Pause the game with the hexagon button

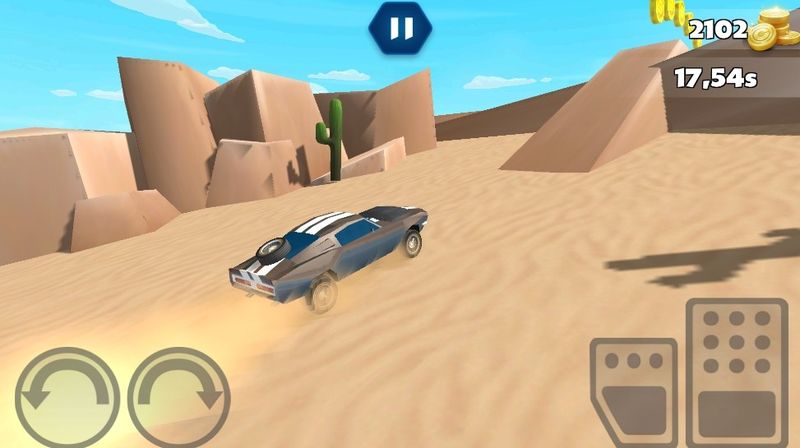pos(400,29)
